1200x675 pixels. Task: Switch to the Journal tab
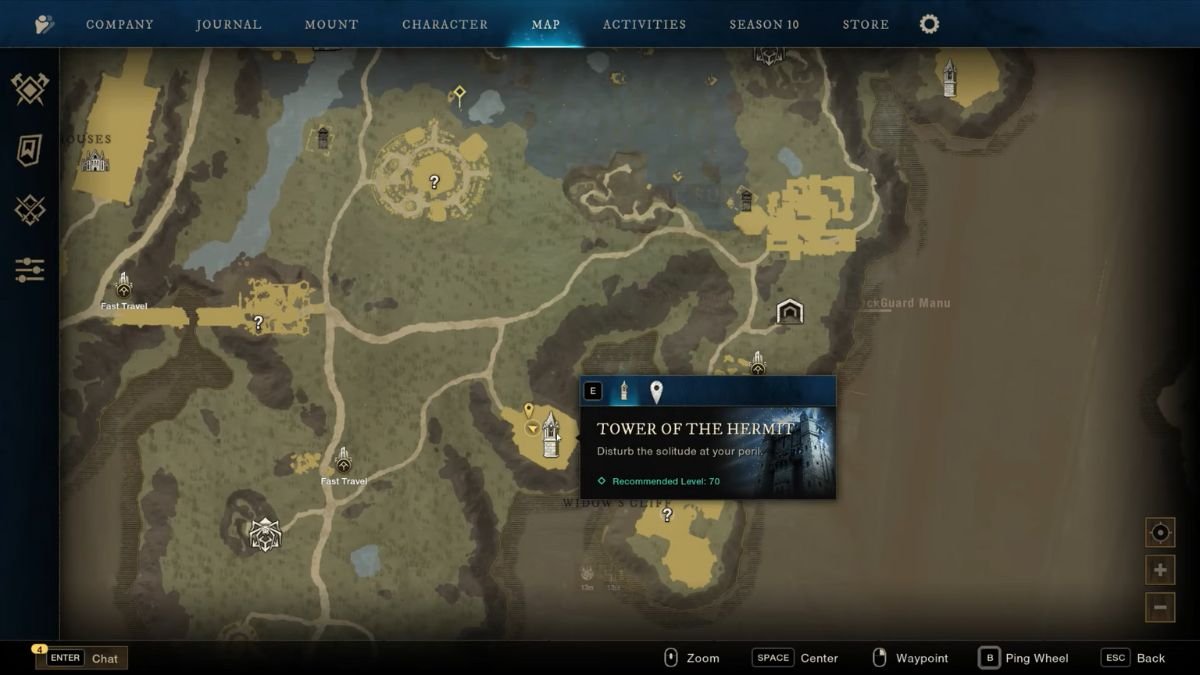pos(229,24)
